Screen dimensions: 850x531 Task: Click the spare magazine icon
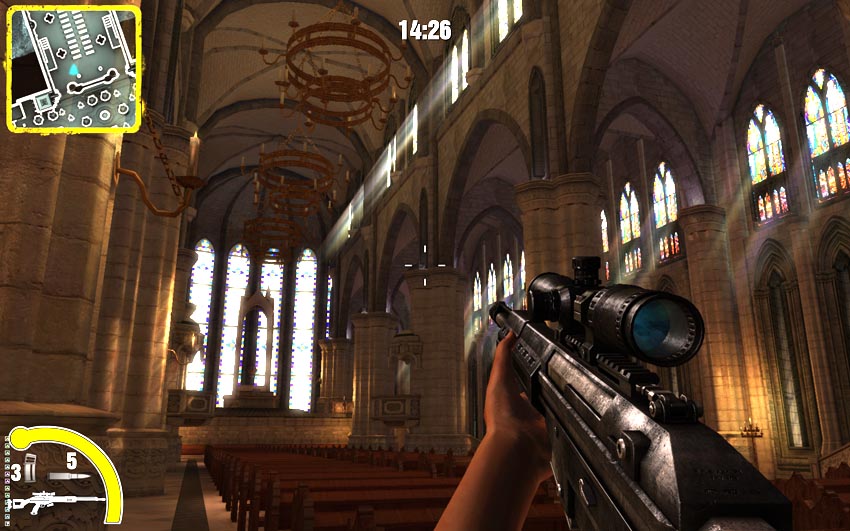pos(29,466)
